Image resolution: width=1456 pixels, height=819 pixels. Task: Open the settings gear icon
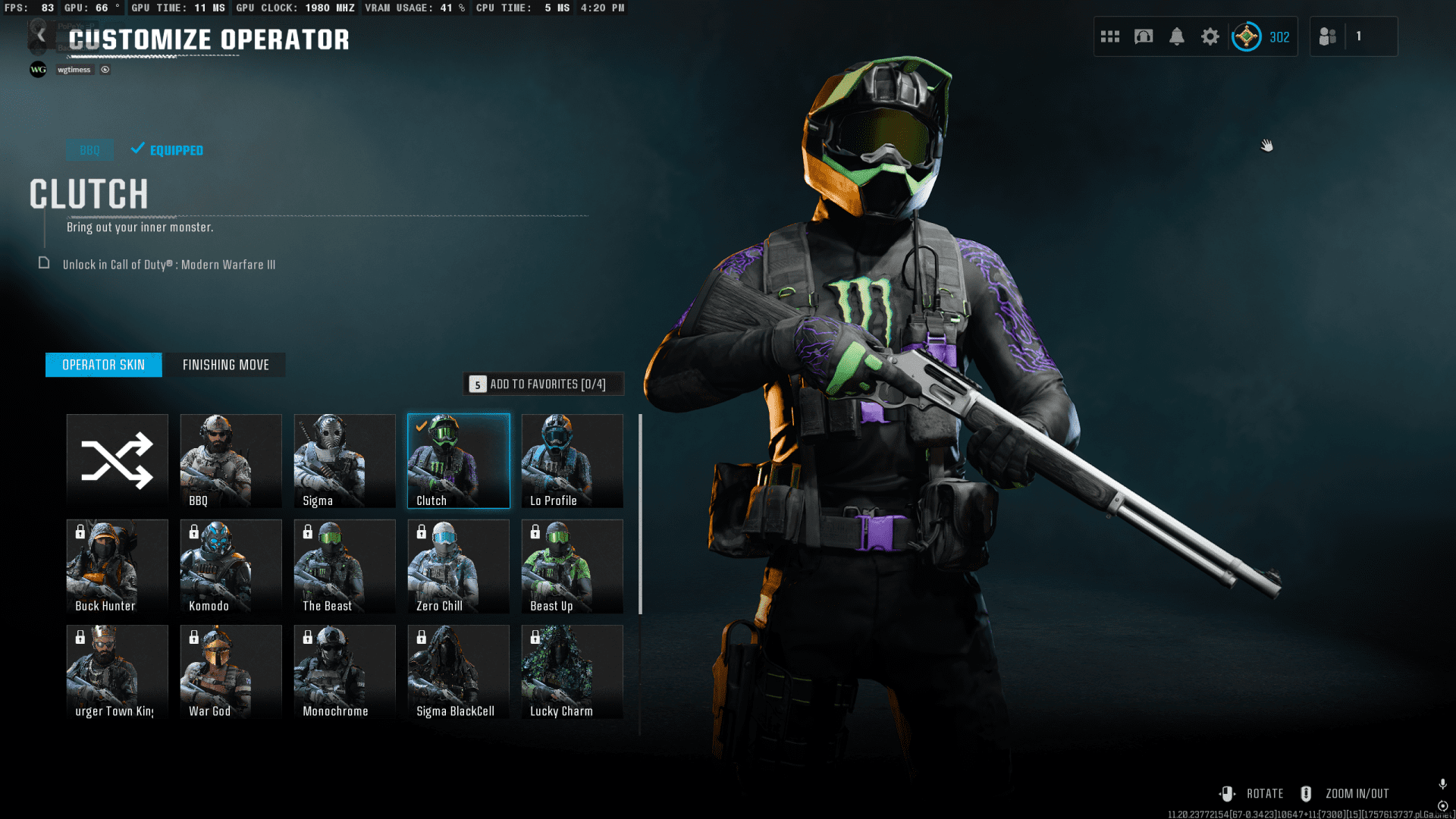[x=1210, y=36]
